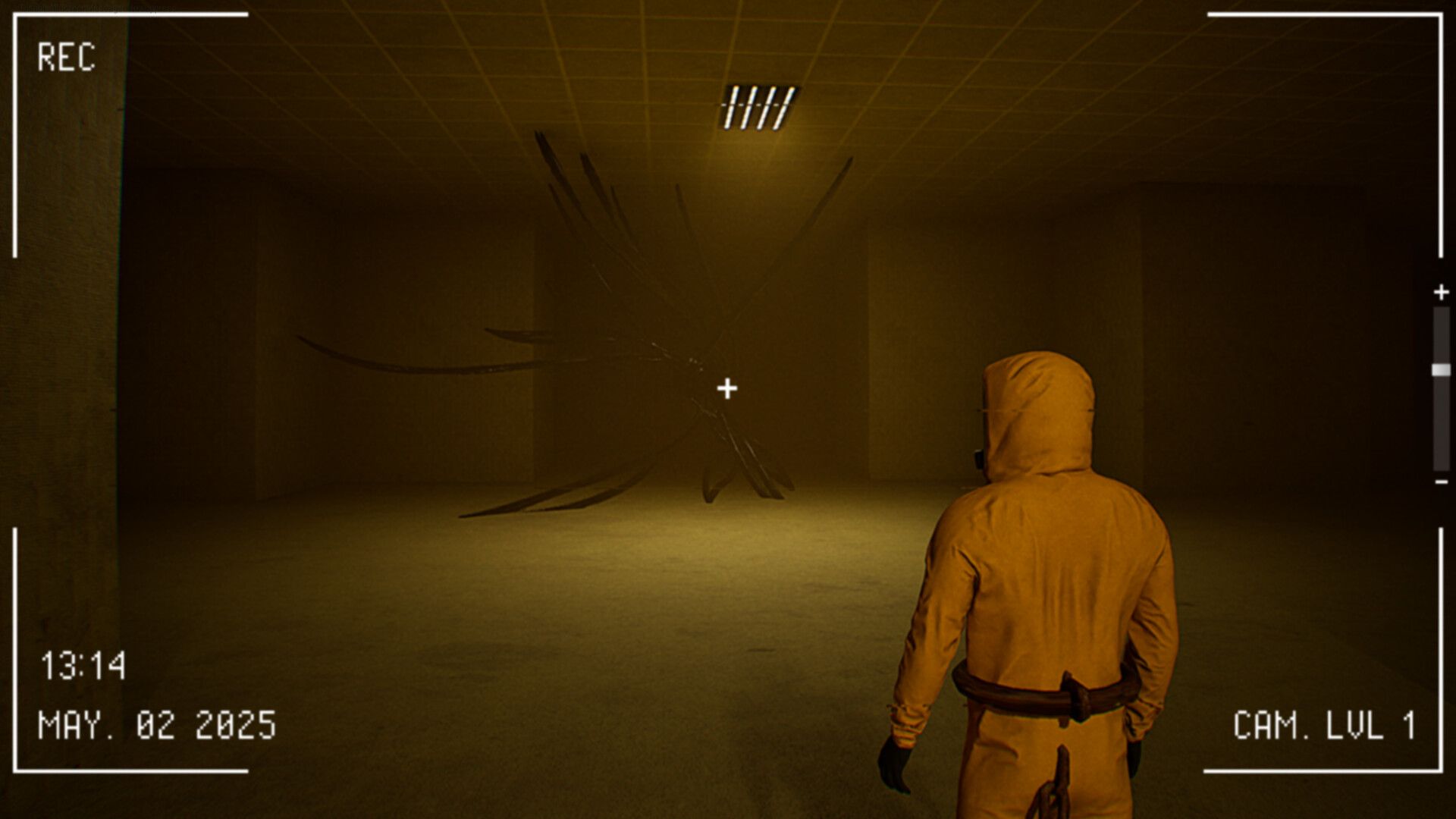Click the camera zoom slider handle

(x=1441, y=370)
